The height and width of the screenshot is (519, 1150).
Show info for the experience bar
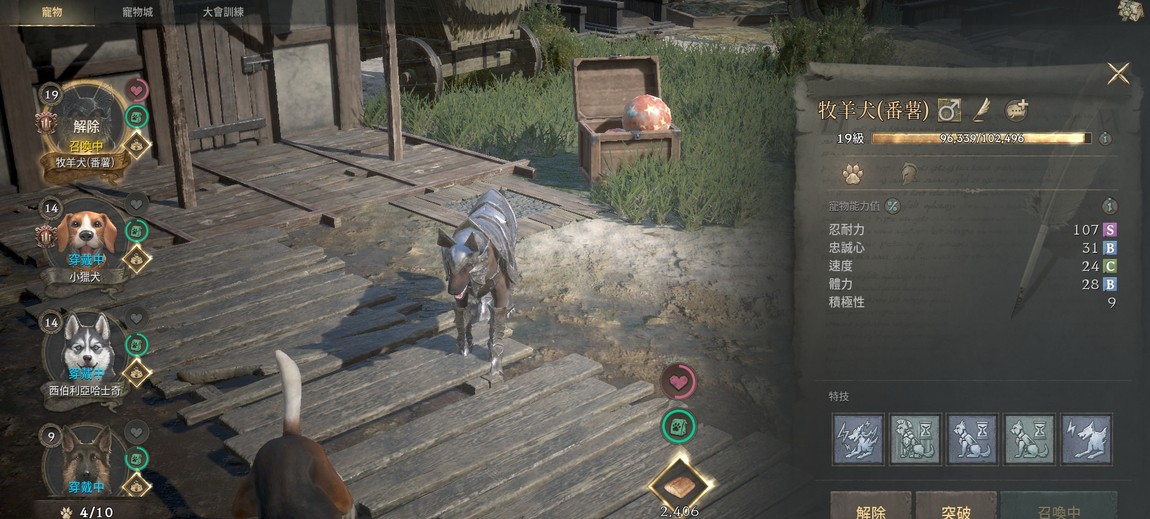[1106, 139]
